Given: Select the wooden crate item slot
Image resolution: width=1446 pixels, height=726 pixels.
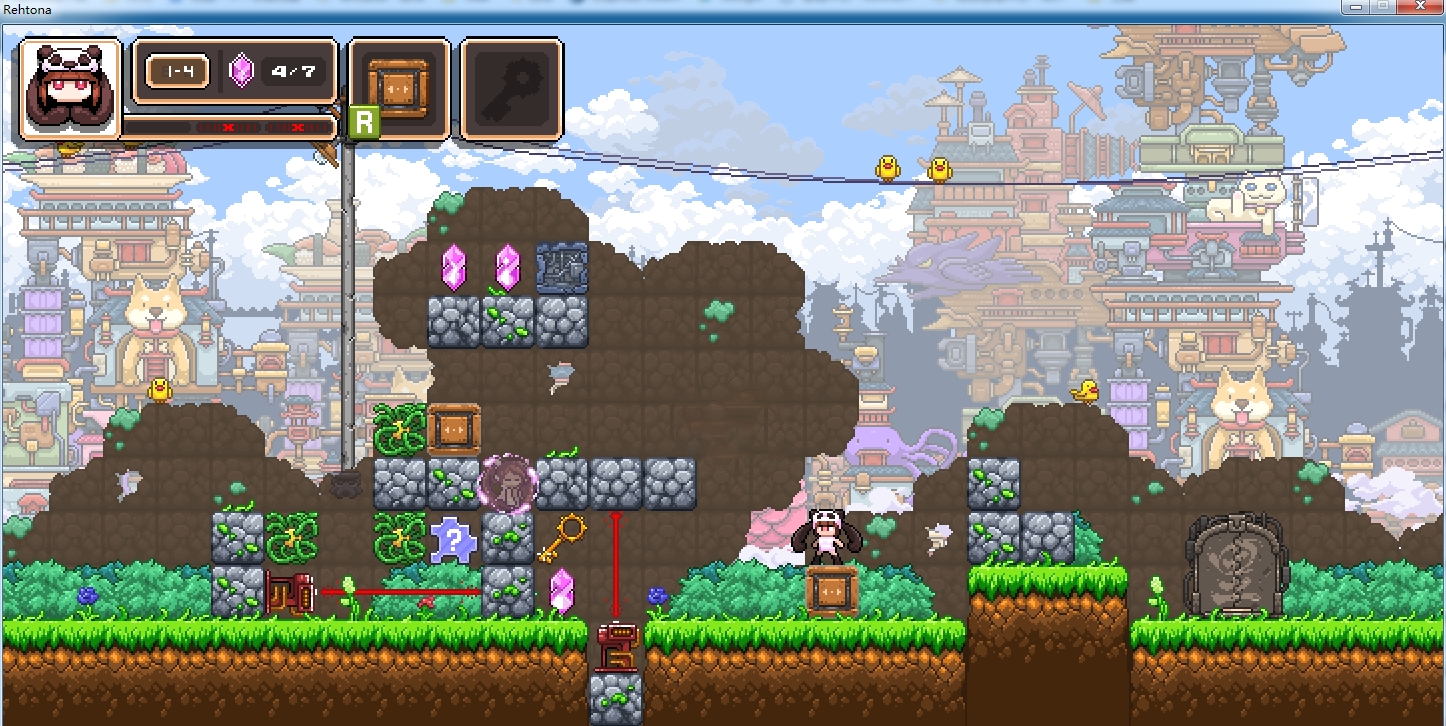Looking at the screenshot, I should (x=398, y=88).
